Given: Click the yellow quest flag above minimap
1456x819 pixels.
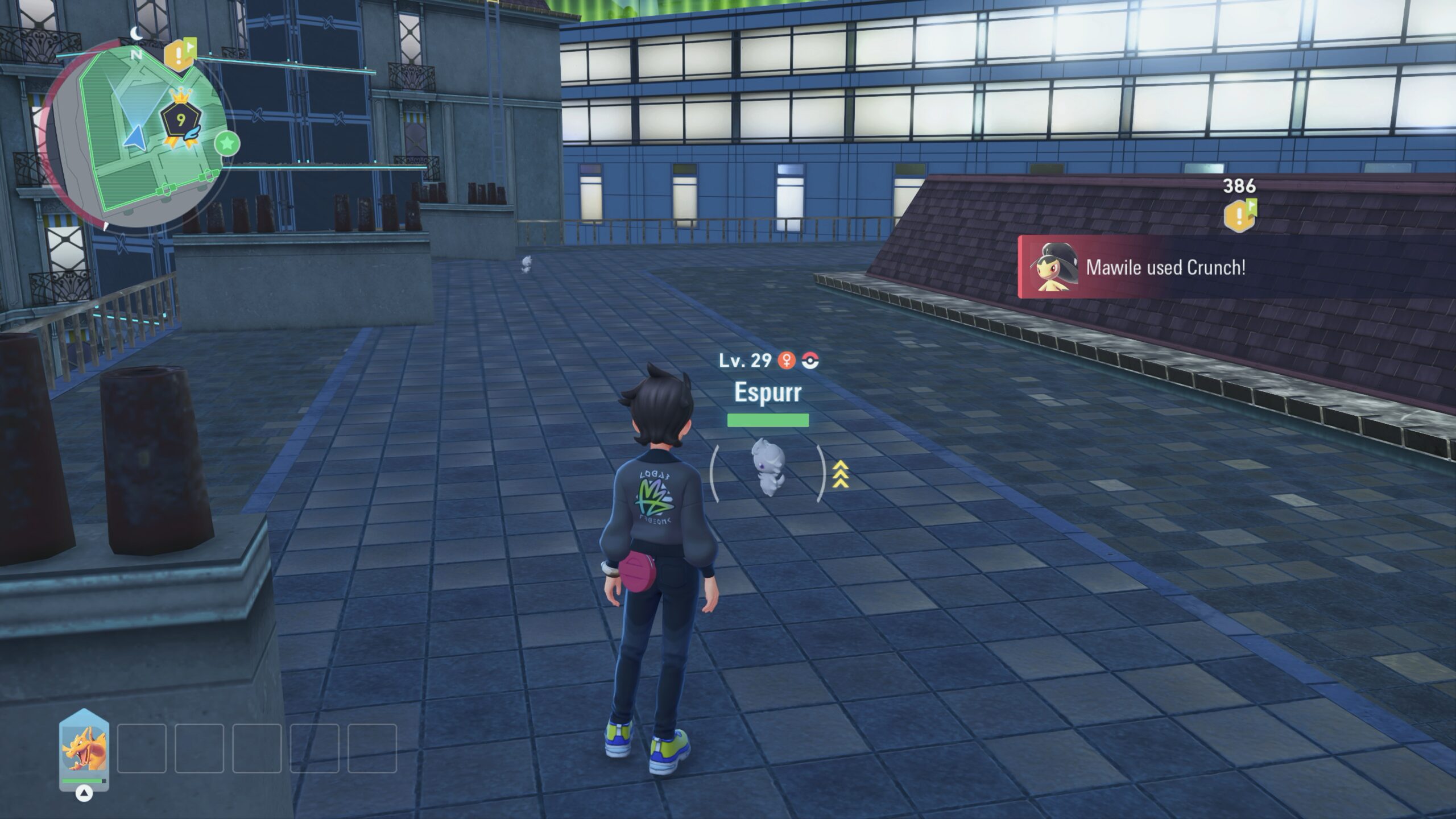Looking at the screenshot, I should (180, 55).
